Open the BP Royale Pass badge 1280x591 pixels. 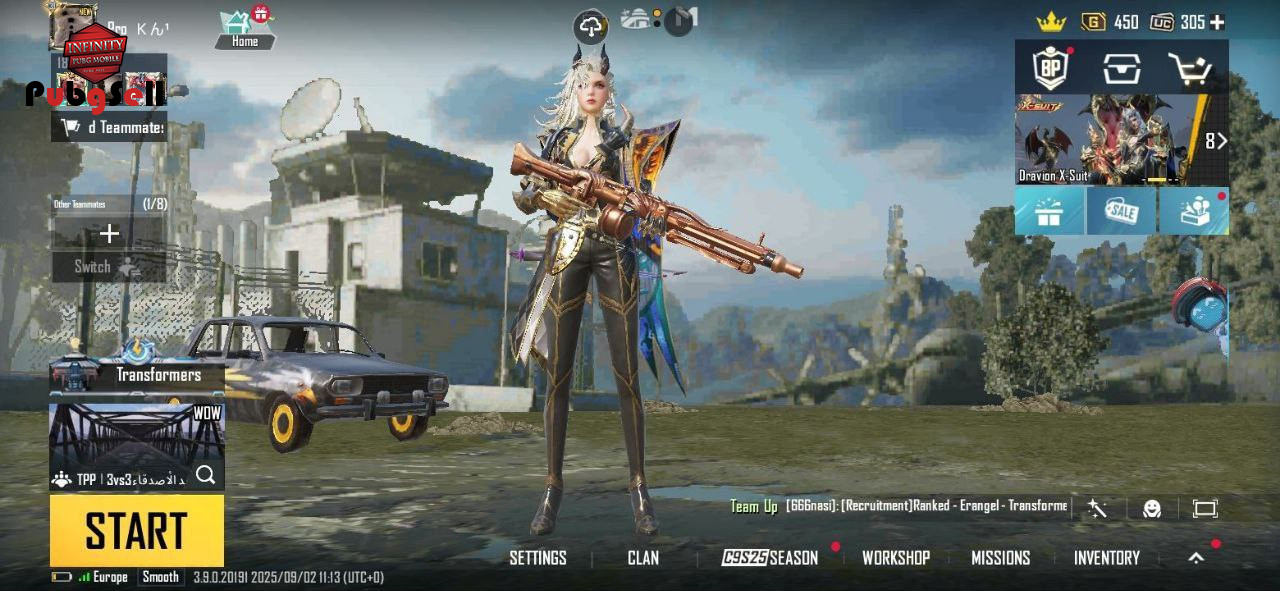click(1050, 68)
